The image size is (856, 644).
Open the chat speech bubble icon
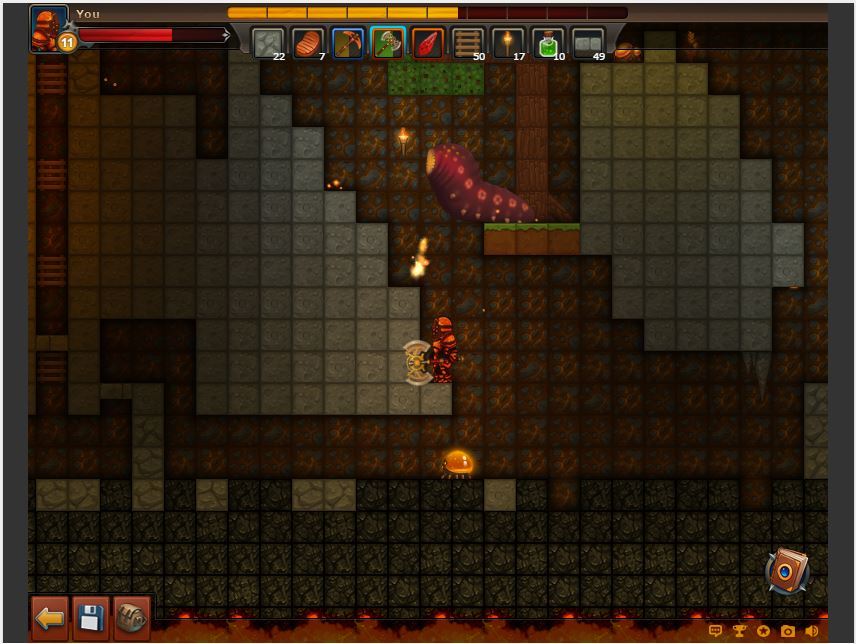pyautogui.click(x=716, y=631)
